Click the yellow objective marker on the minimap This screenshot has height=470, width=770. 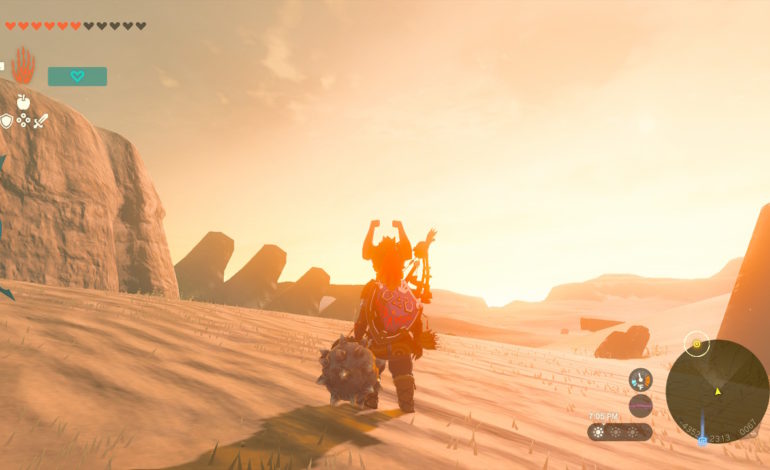(697, 346)
